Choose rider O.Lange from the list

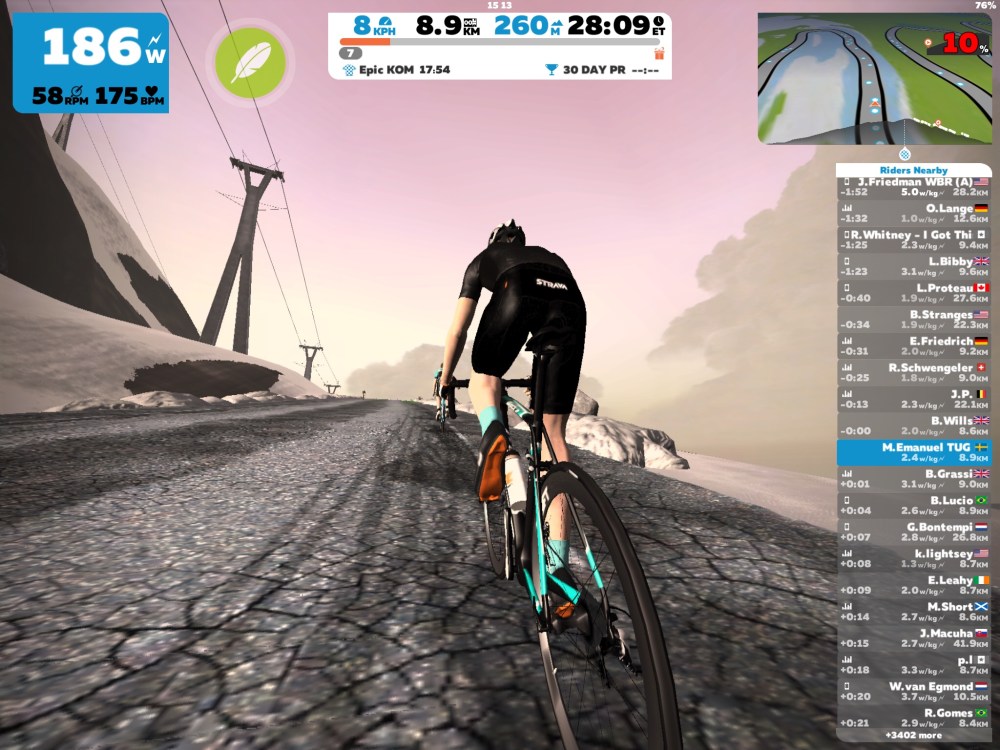tap(913, 214)
